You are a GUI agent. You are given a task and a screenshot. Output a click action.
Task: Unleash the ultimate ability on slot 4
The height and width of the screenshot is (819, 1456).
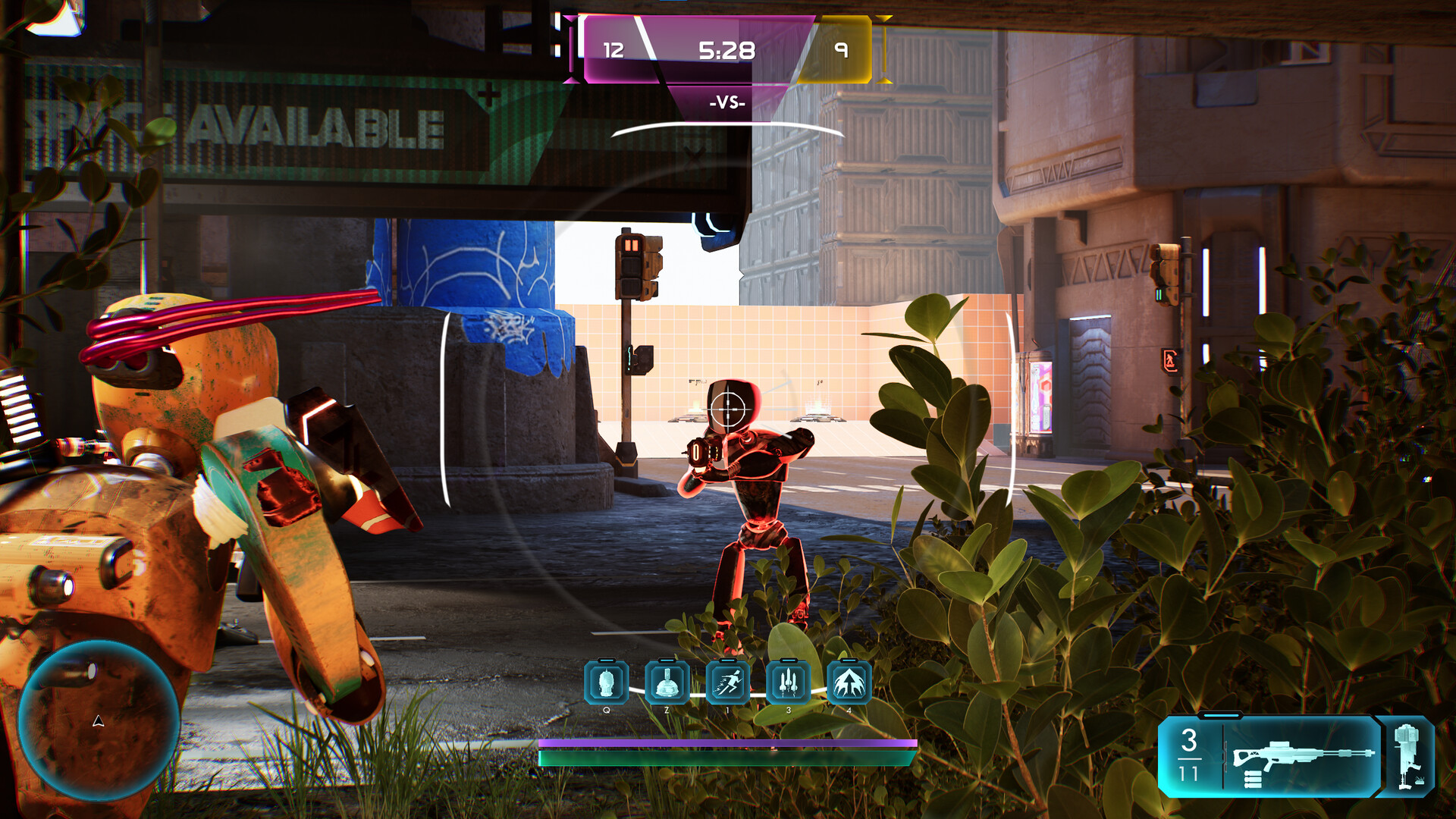pos(851,682)
